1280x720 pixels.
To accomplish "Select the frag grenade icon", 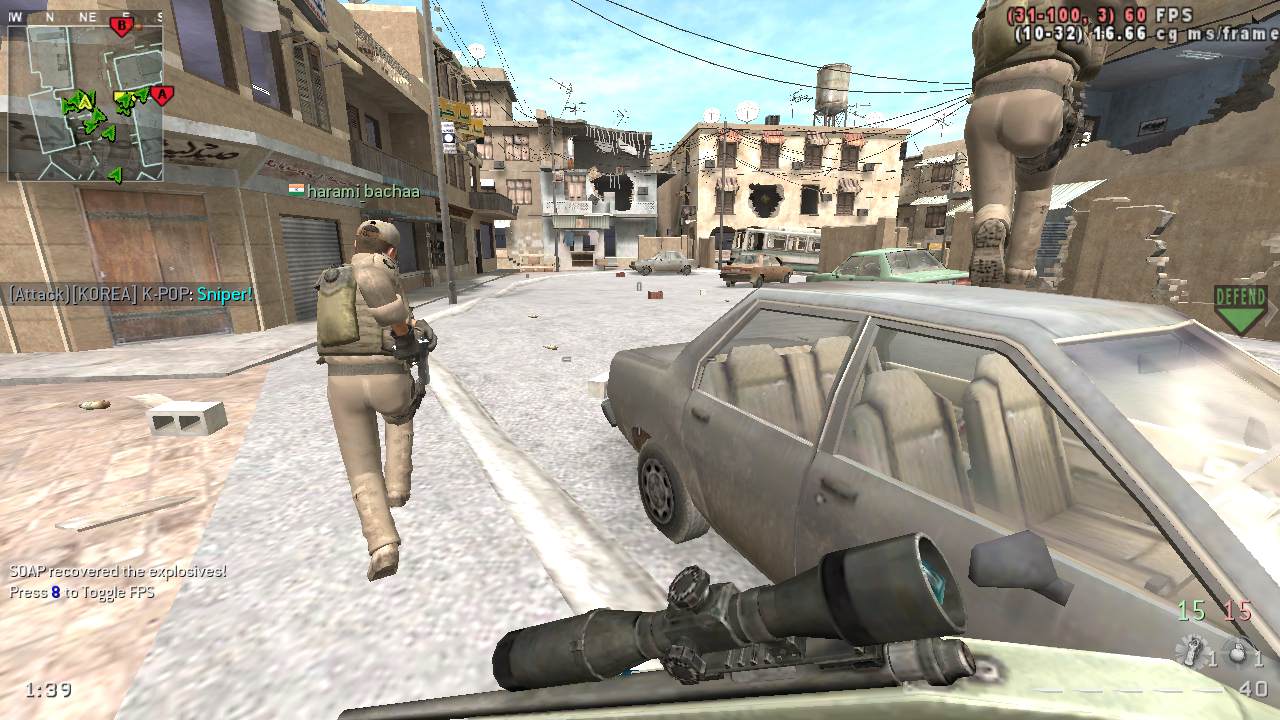I will [x=1239, y=653].
